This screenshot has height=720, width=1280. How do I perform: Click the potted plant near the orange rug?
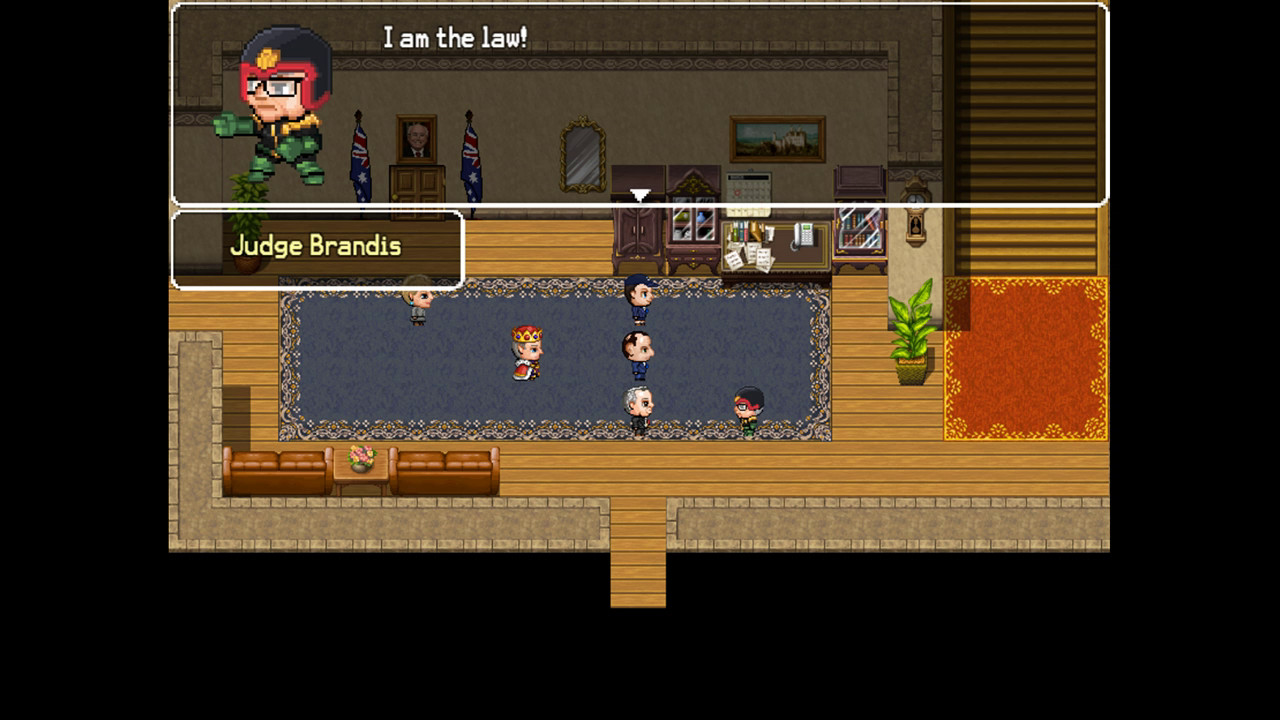coord(910,330)
